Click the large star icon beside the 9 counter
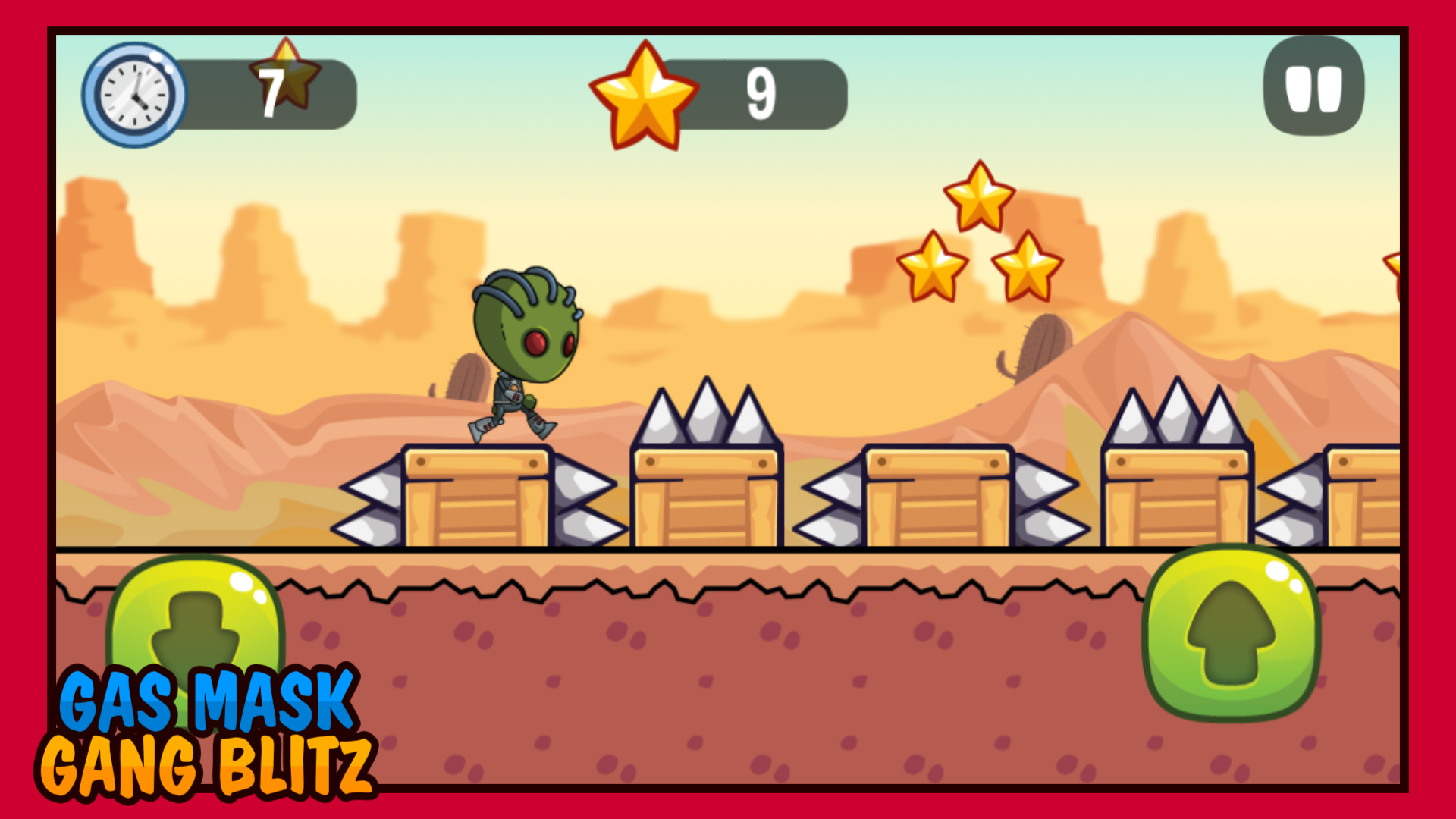The height and width of the screenshot is (819, 1456). (x=646, y=95)
